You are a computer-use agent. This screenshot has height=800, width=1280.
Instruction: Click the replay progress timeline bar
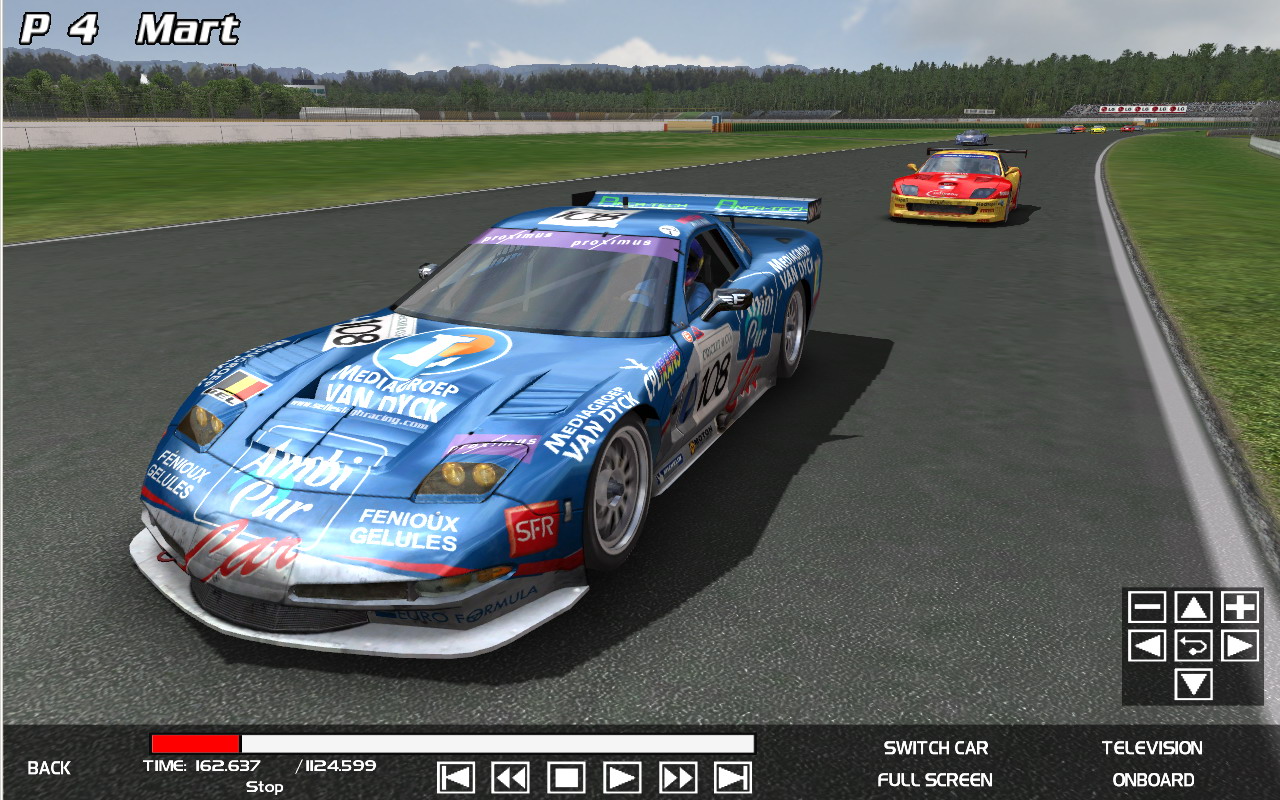click(452, 744)
